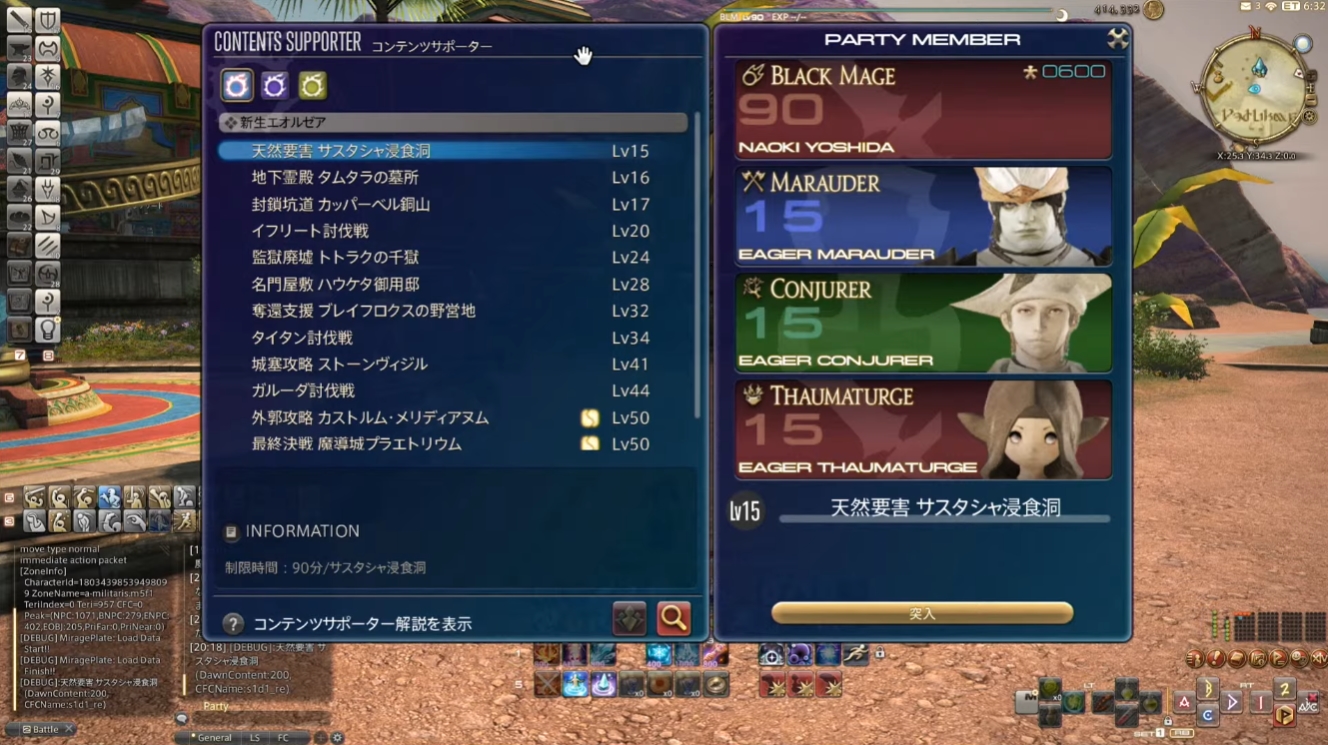Click the Duty Support diamond icon beside the magnifier
Image resolution: width=1328 pixels, height=745 pixels.
coord(629,618)
